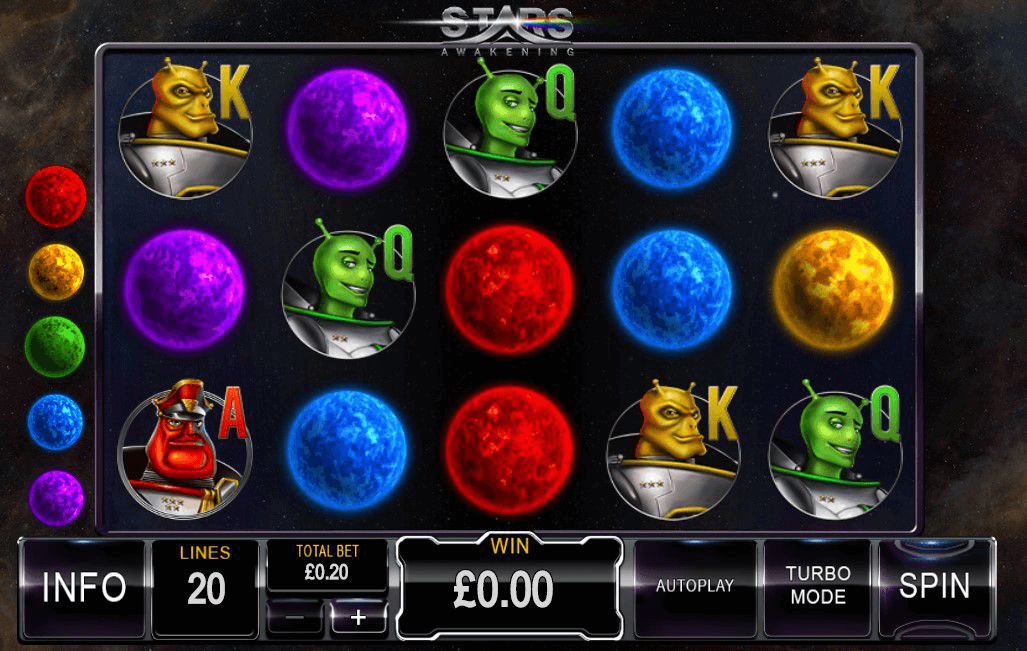The width and height of the screenshot is (1027, 651).
Task: Decrease total bet with the minus button
Action: click(295, 617)
